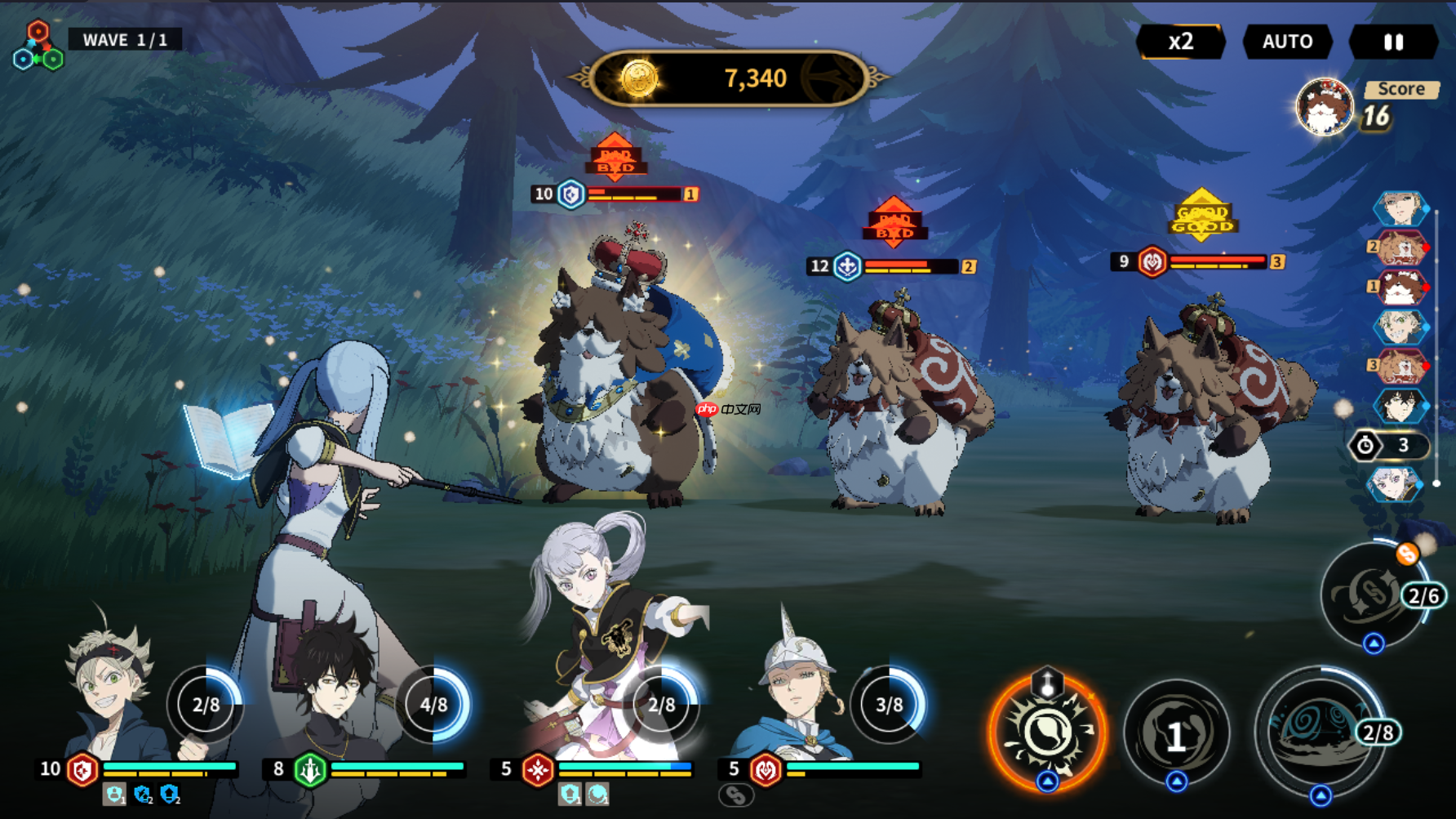
Task: Enable AUTO battle mode
Action: pos(1287,42)
